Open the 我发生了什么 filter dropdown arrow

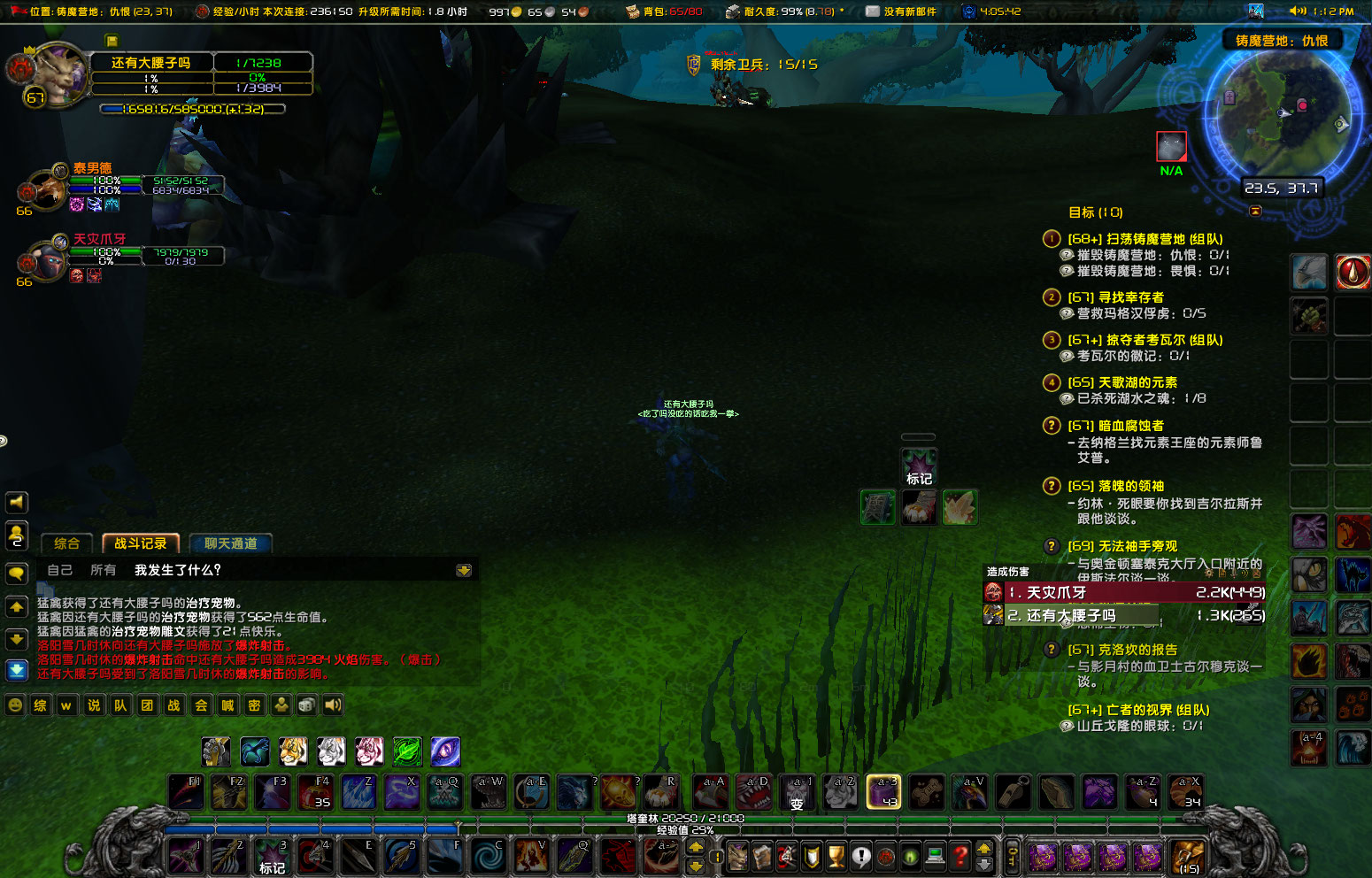coord(465,570)
